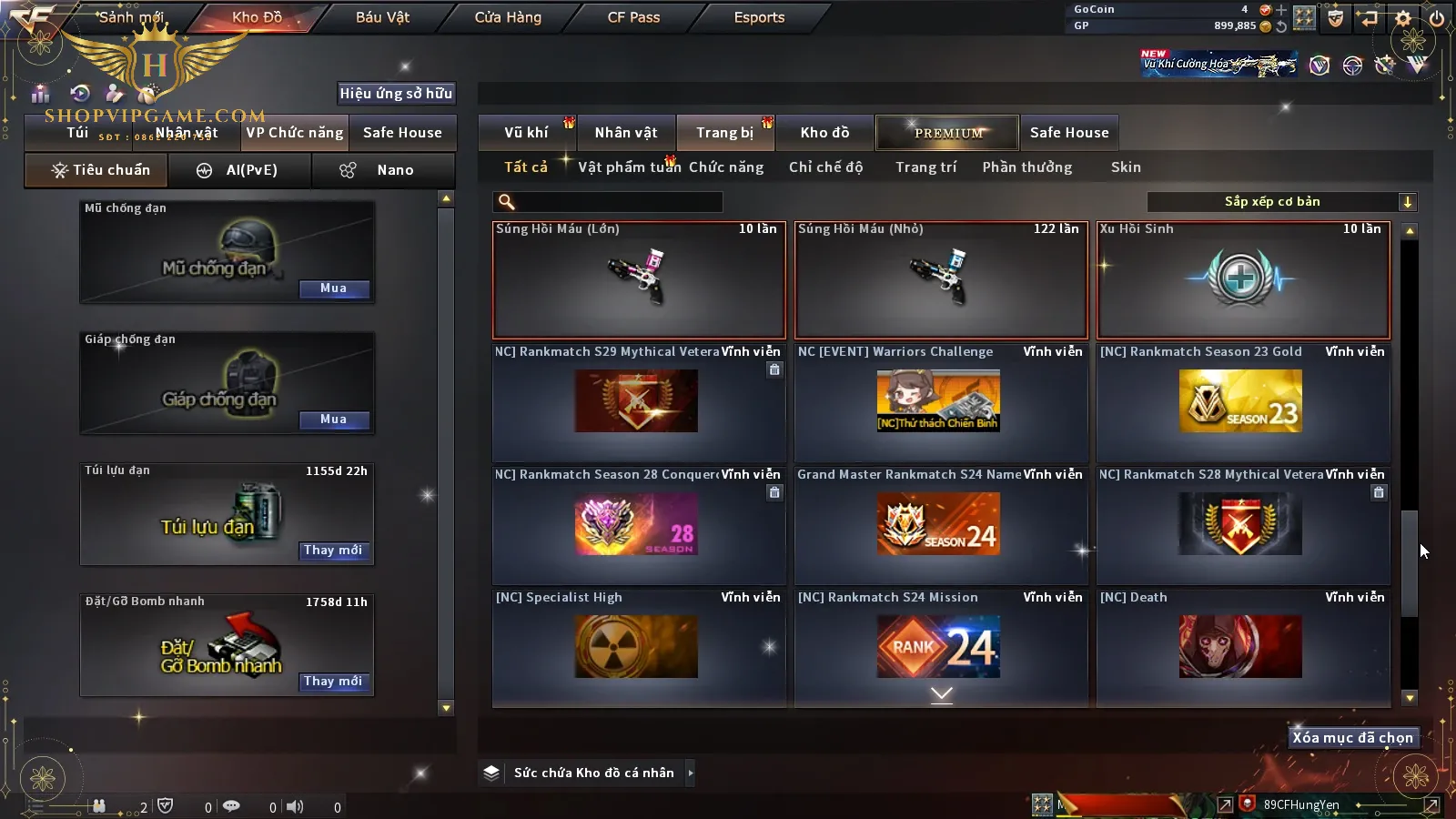Filter items by Chế độ
Image resolution: width=1456 pixels, height=819 pixels.
point(825,167)
